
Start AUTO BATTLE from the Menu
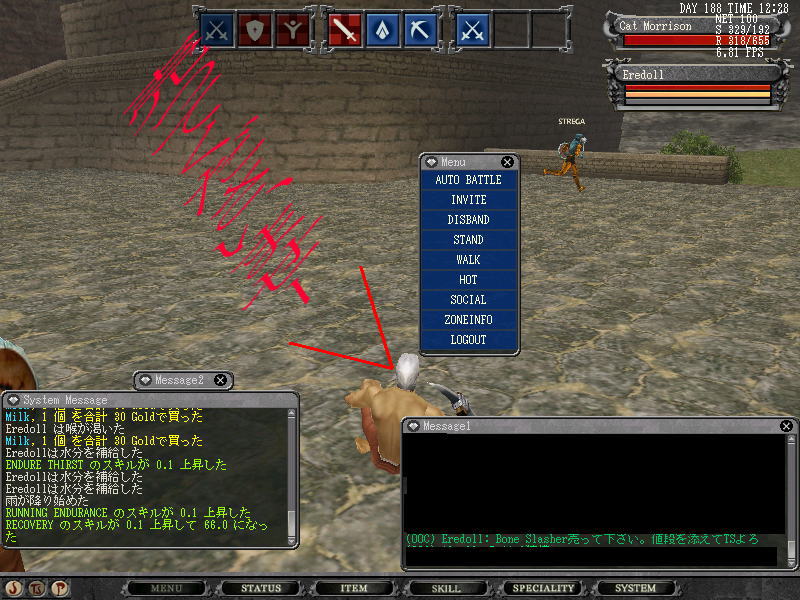(468, 180)
